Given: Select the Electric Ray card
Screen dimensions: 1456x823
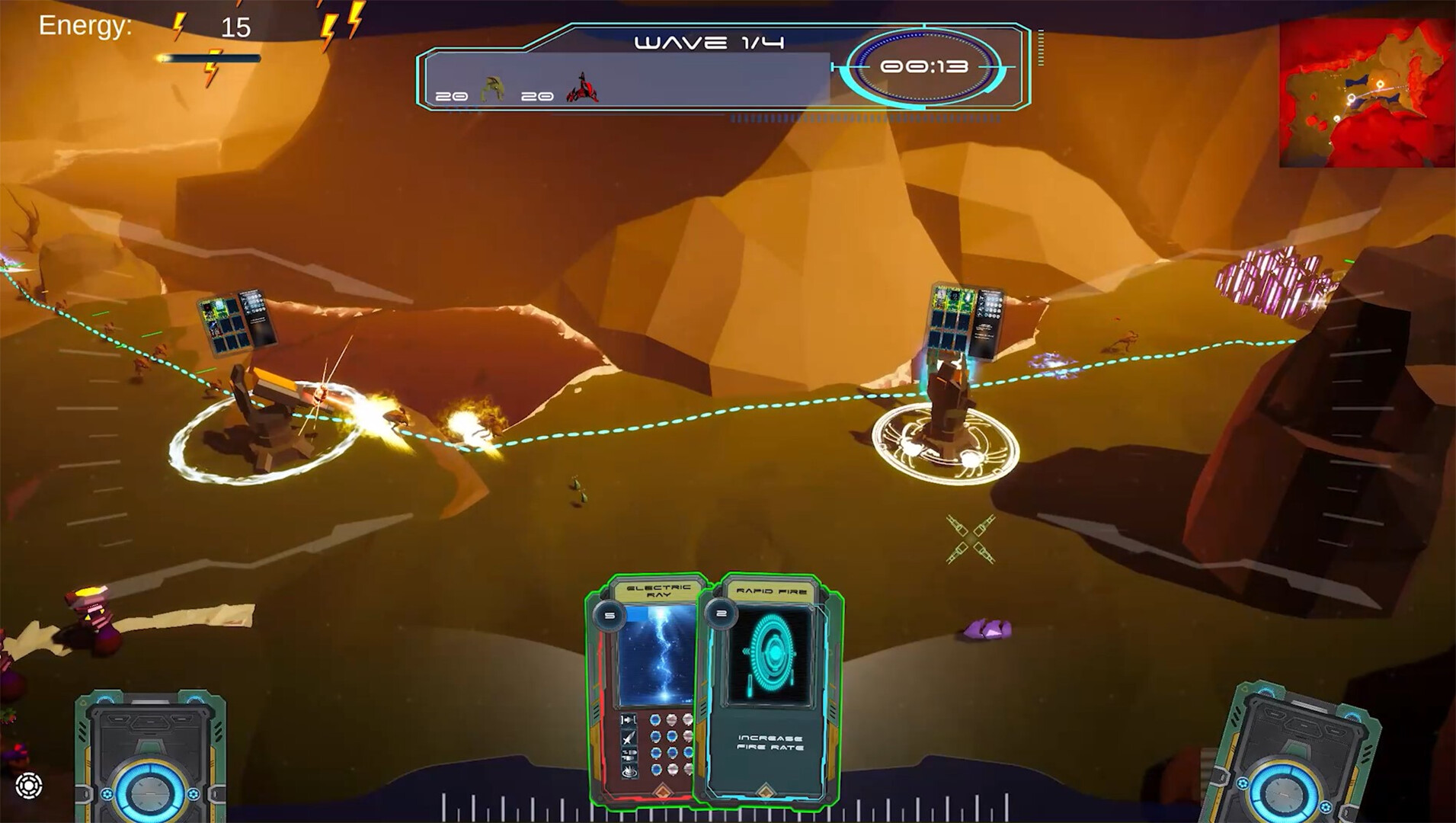Looking at the screenshot, I should click(644, 671).
